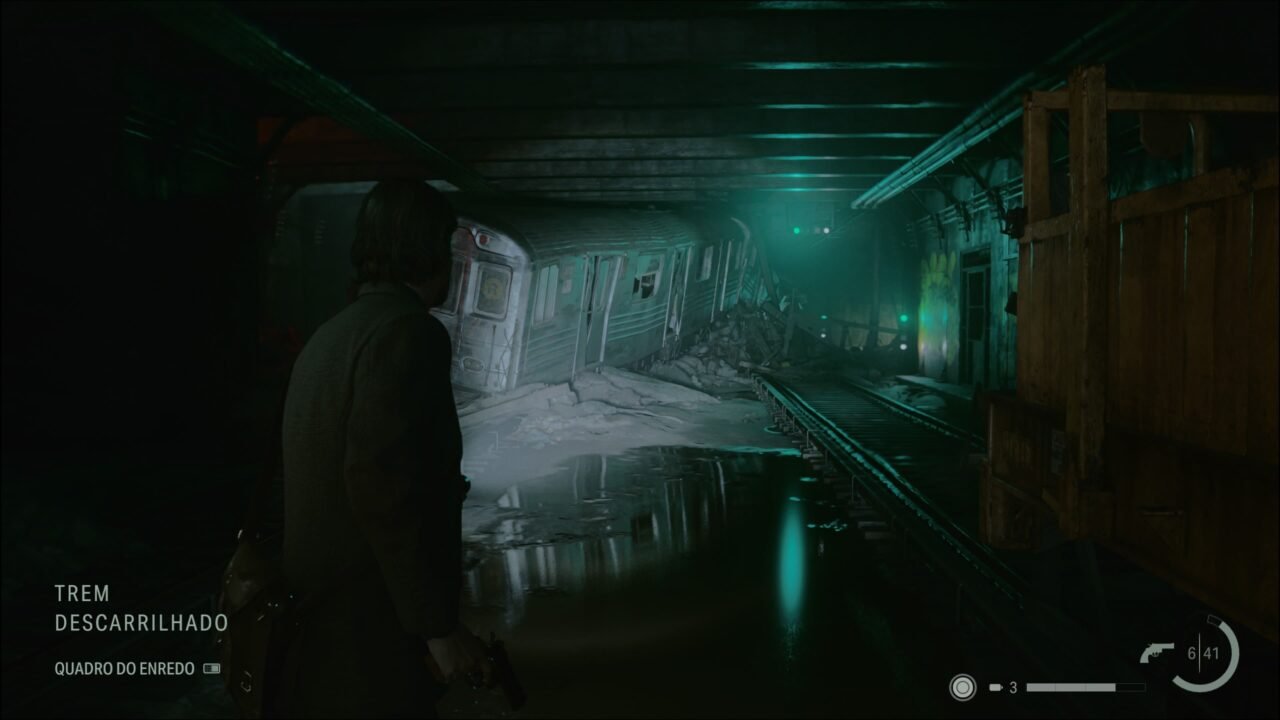
Task: Click the flare charge meter bar
Action: coord(1085,687)
